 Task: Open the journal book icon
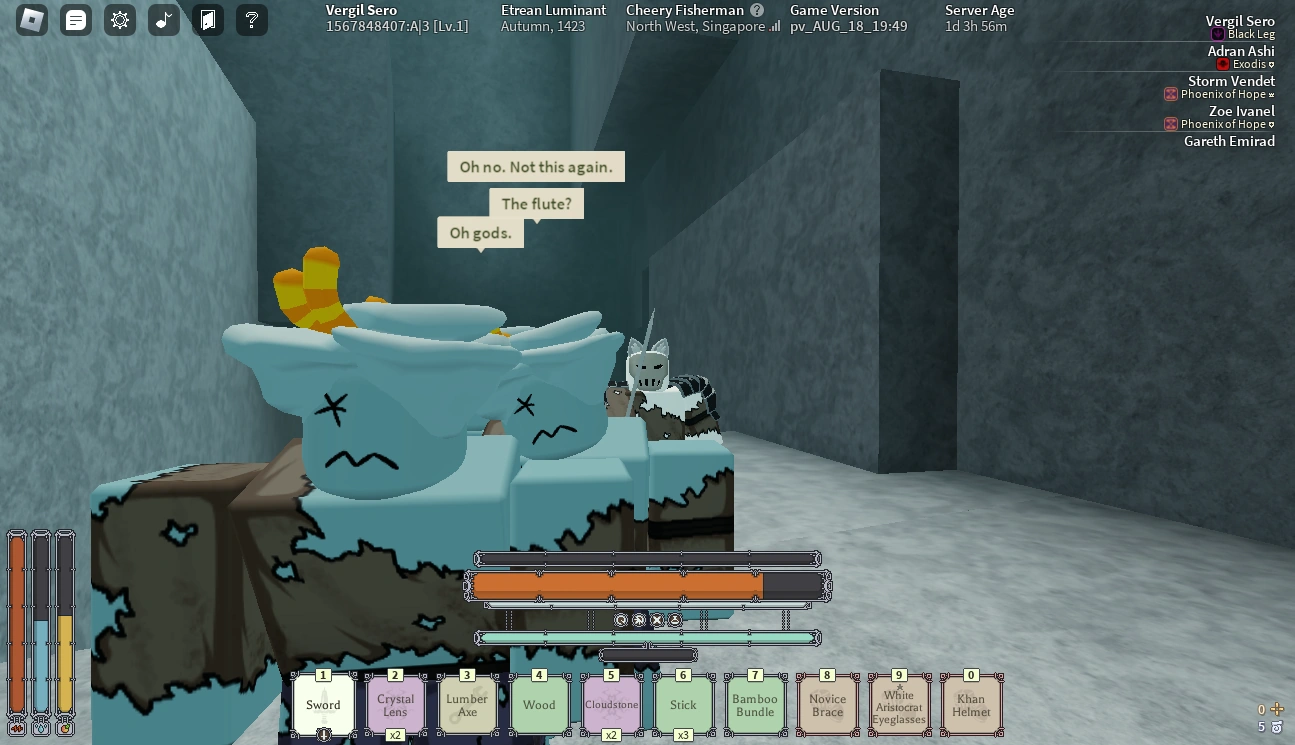pyautogui.click(x=207, y=20)
